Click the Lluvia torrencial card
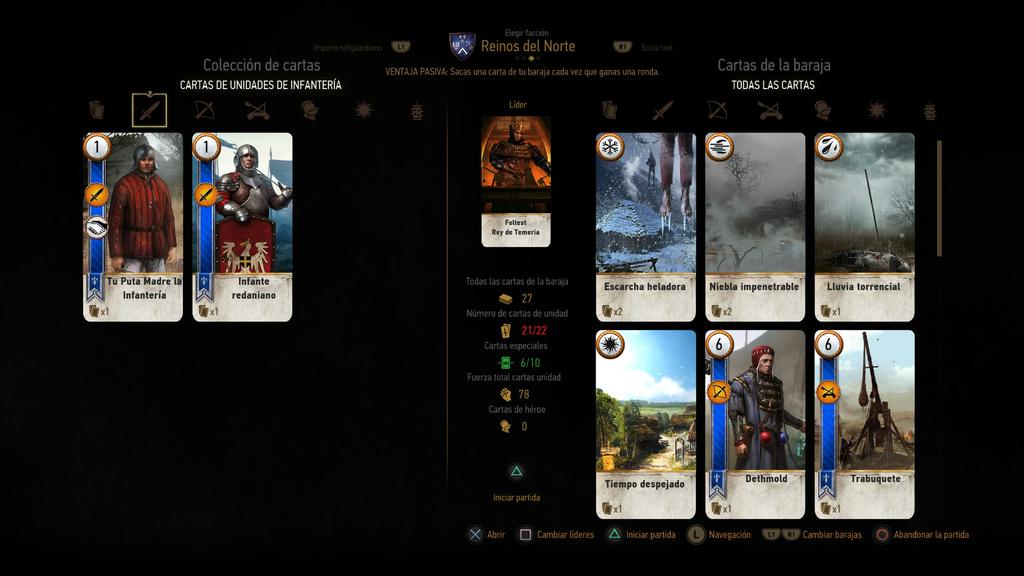Image resolution: width=1024 pixels, height=576 pixels. point(864,226)
